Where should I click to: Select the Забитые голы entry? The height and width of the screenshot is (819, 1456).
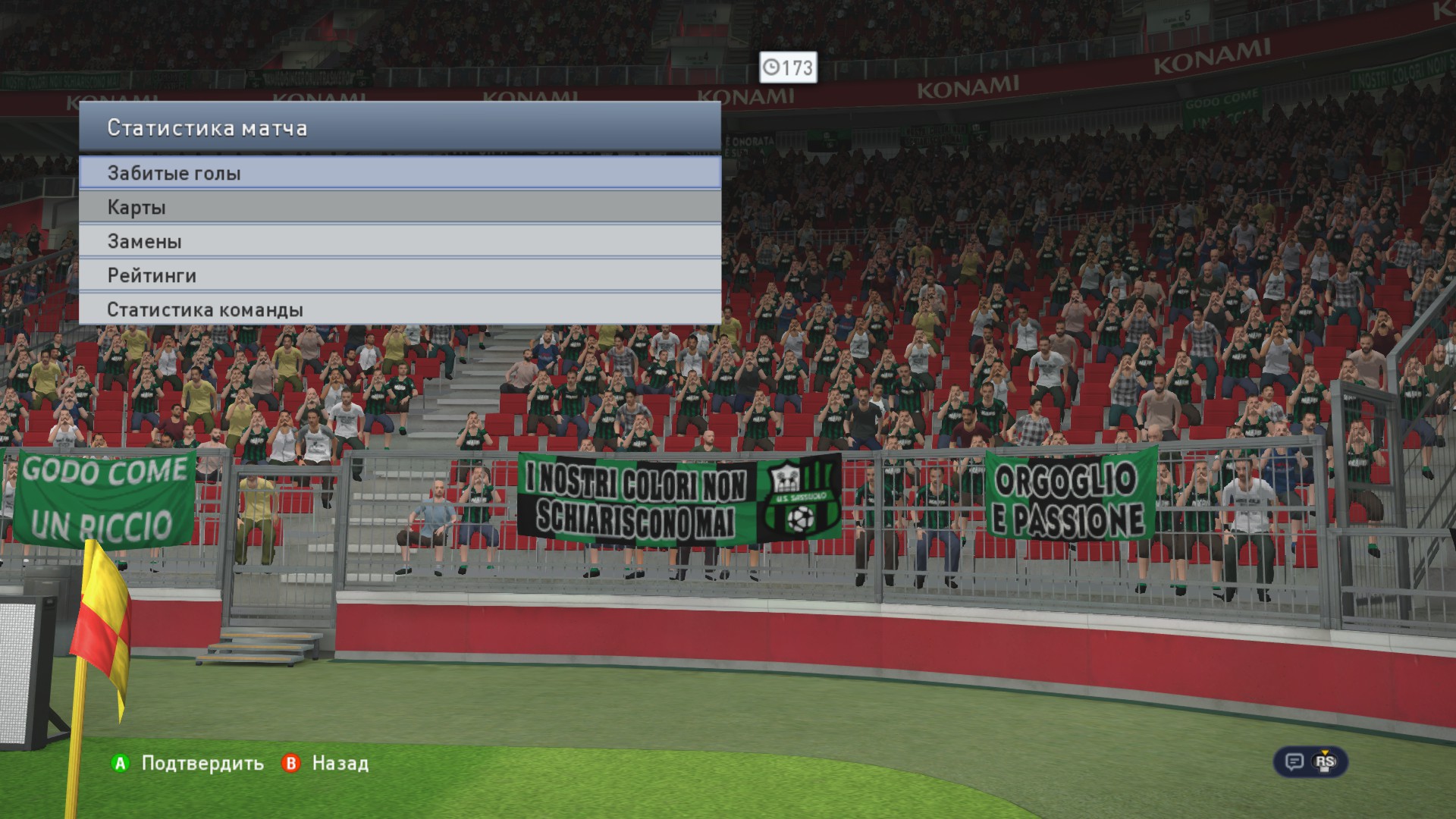pyautogui.click(x=400, y=173)
